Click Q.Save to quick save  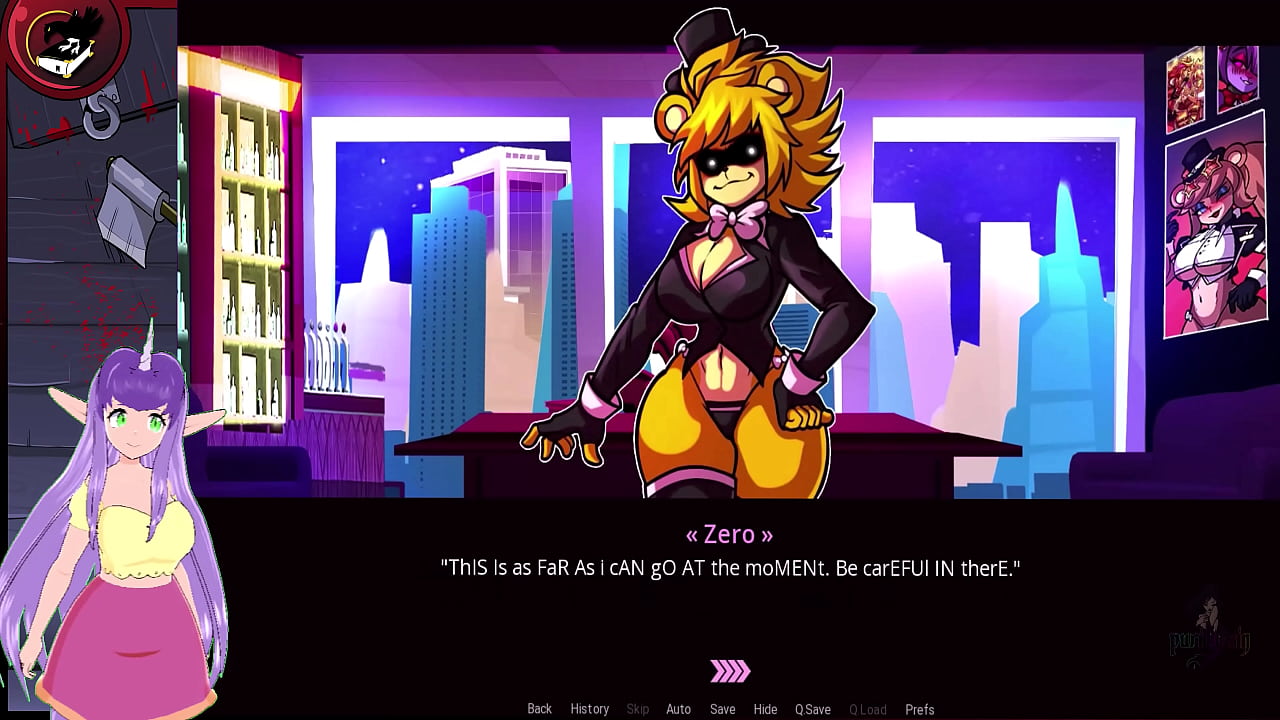click(813, 708)
